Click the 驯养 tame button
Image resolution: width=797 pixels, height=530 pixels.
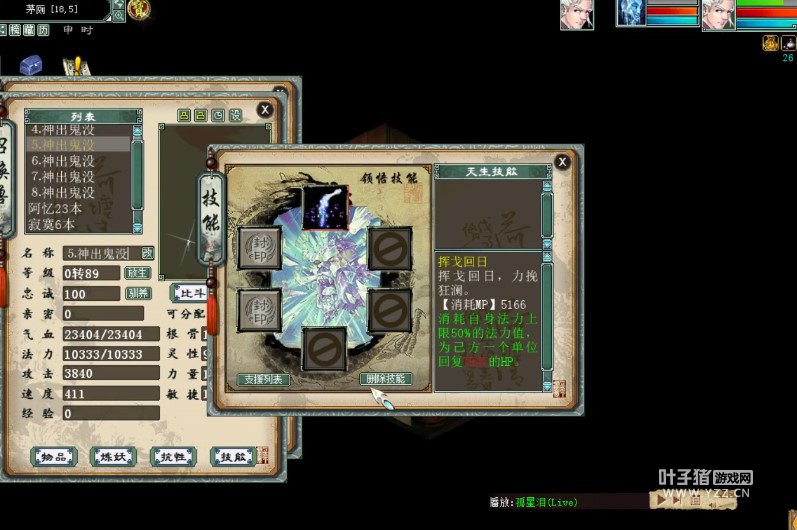[137, 293]
